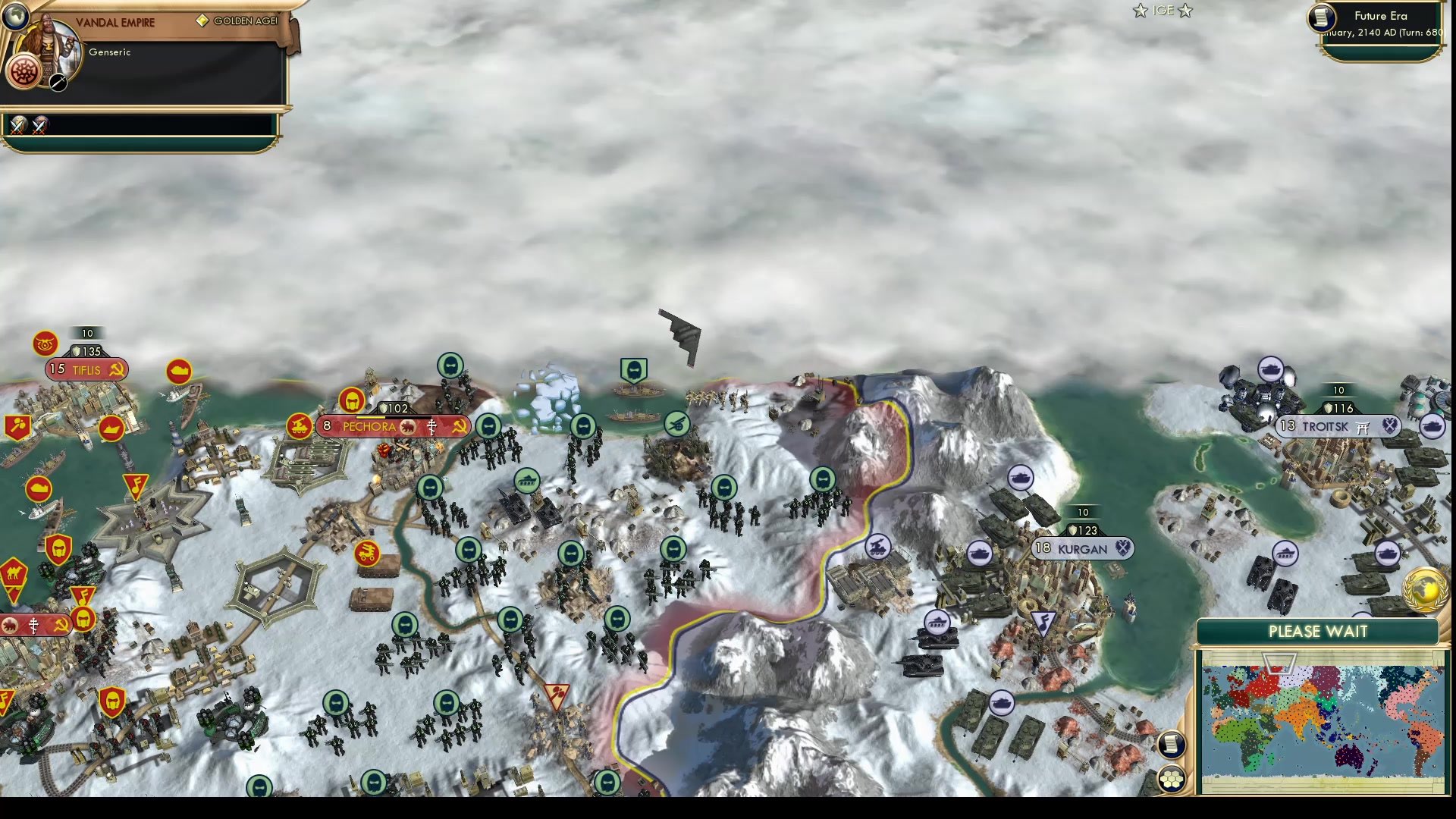Click the hammer-and-sickle flag icon near Tiflis
Screen dimensions: 1456x819
(x=116, y=370)
